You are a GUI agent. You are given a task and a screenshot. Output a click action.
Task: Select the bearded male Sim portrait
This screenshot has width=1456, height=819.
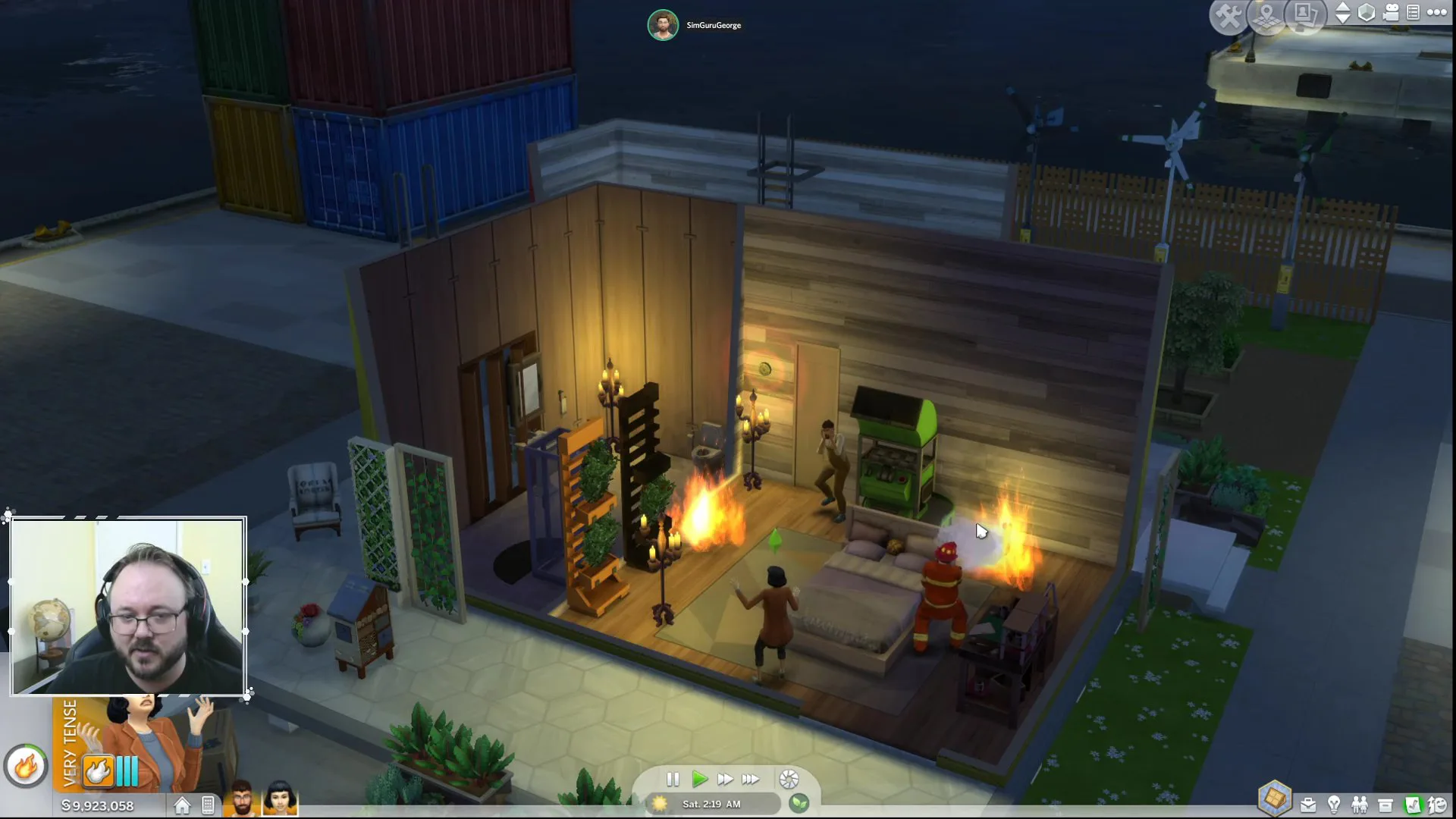click(242, 799)
